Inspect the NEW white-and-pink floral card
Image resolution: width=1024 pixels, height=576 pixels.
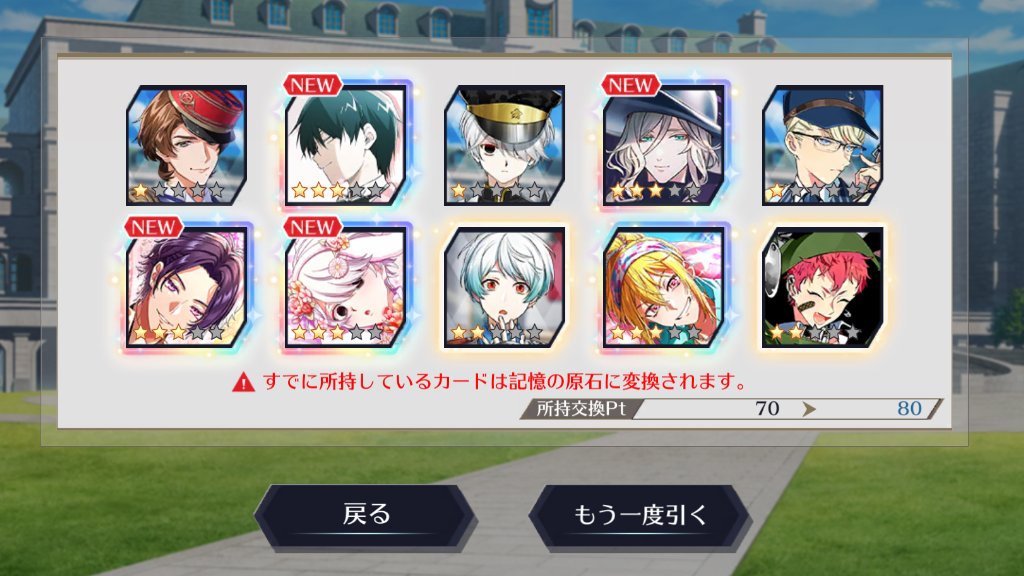(x=346, y=287)
